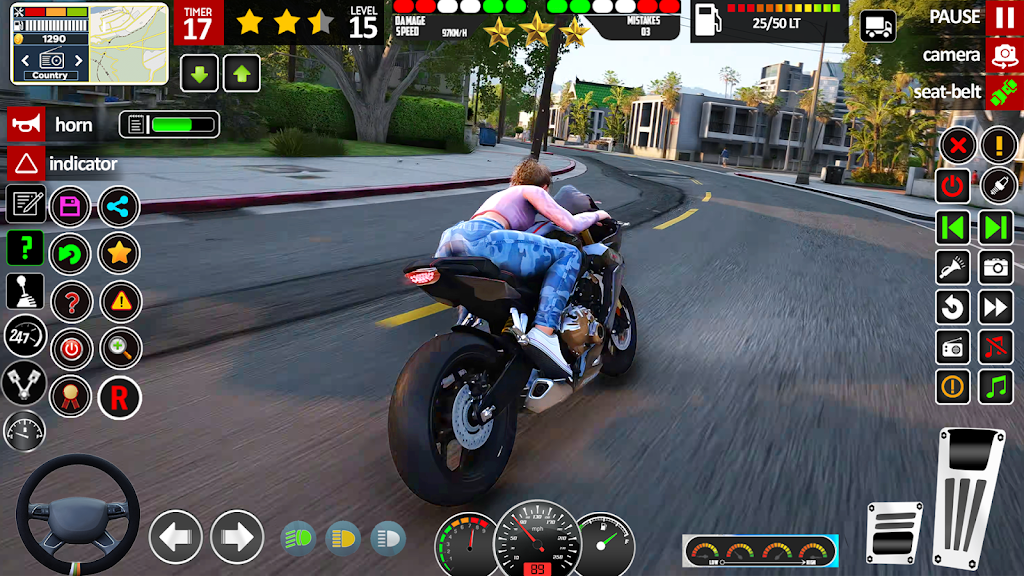Steer left with the left arrow button
1024x576 pixels.
(x=176, y=537)
